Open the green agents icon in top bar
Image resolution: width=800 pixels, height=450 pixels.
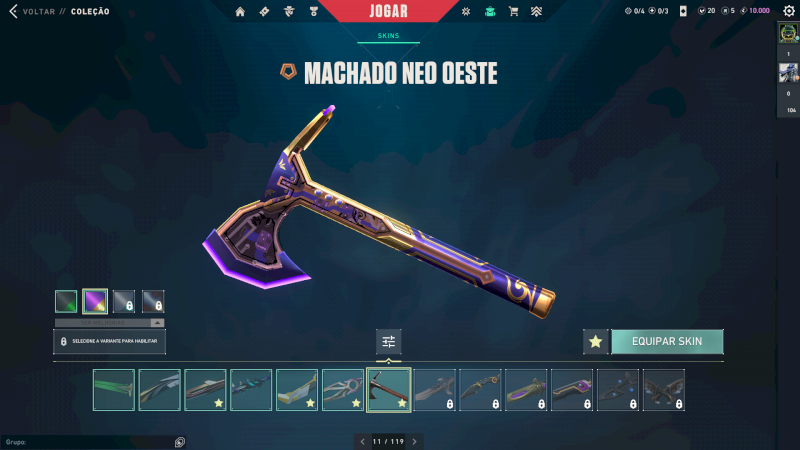(489, 12)
